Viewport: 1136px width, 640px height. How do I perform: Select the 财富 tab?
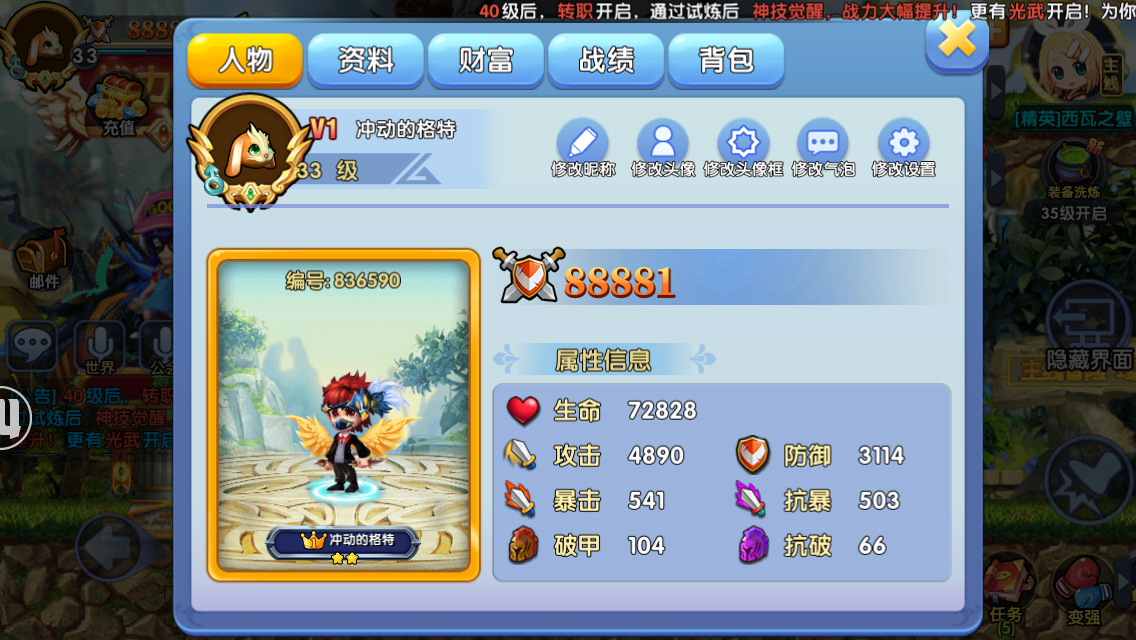coord(486,60)
